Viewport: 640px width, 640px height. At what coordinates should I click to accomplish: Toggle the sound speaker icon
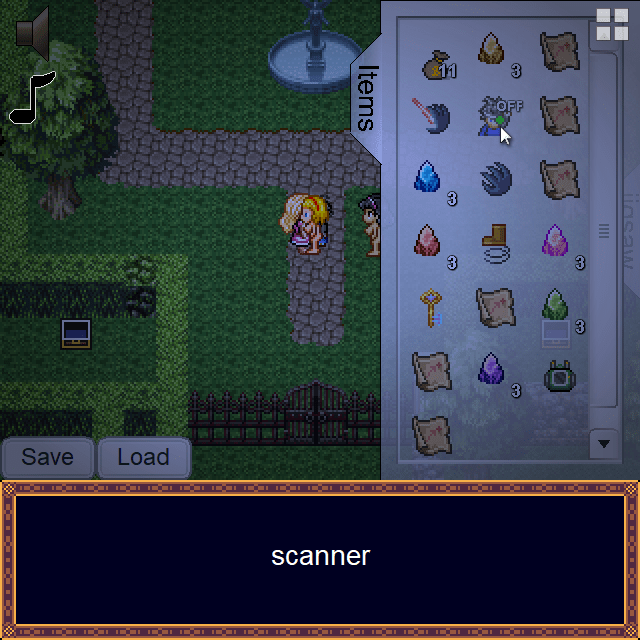33,33
